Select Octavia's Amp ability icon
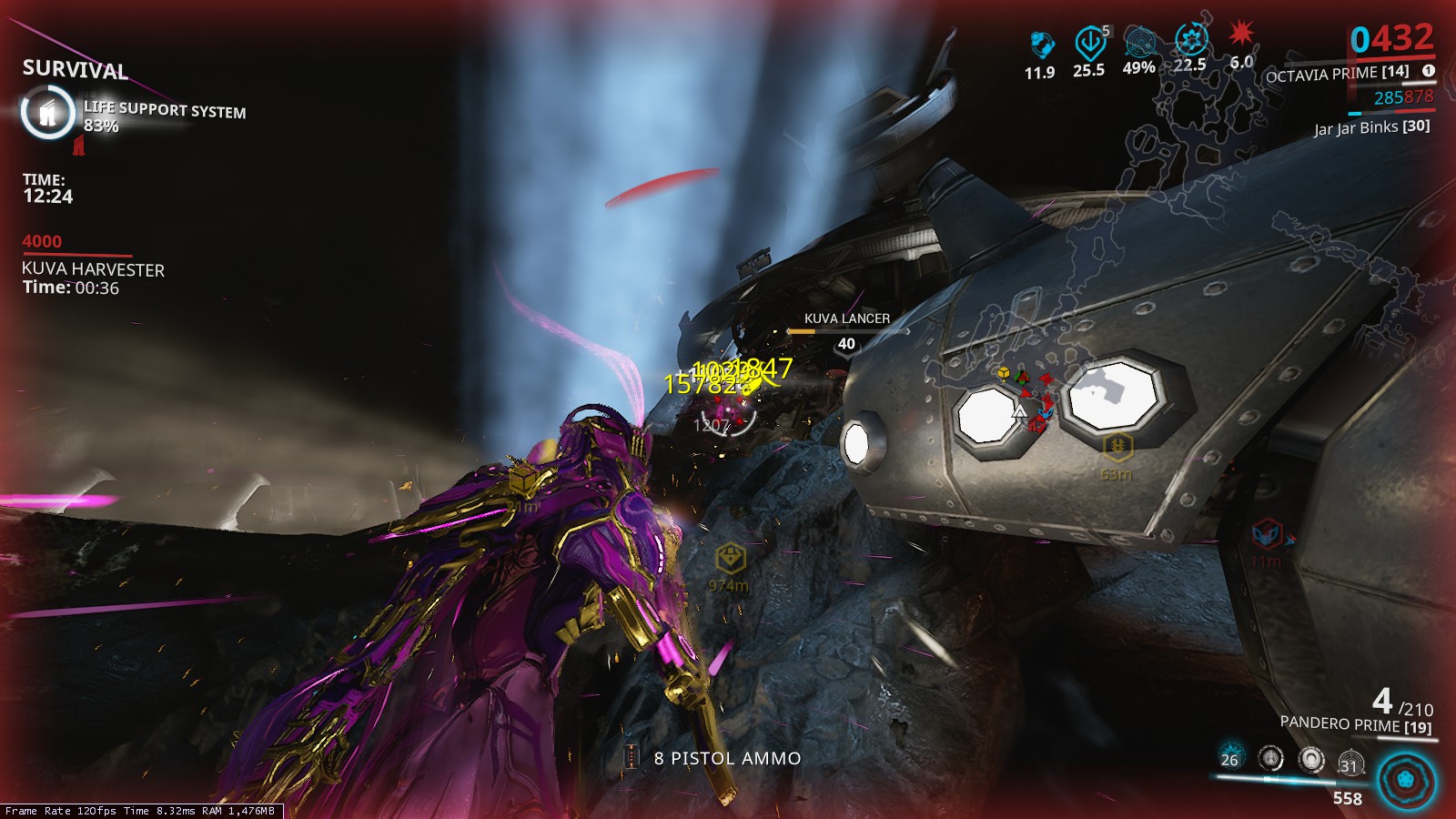Viewport: 1456px width, 819px height. click(x=1350, y=761)
